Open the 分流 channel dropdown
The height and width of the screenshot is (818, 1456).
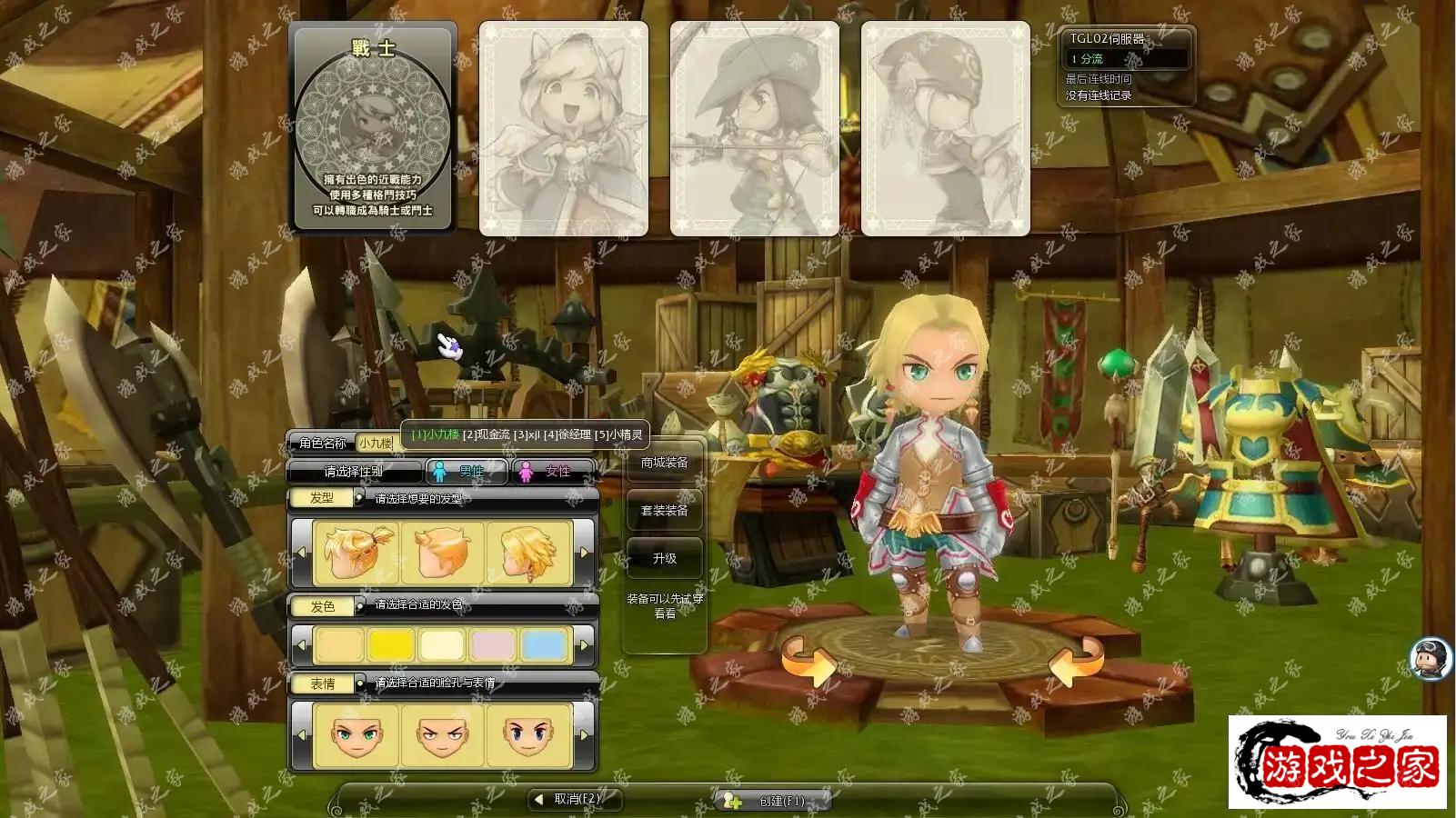[x=1128, y=58]
